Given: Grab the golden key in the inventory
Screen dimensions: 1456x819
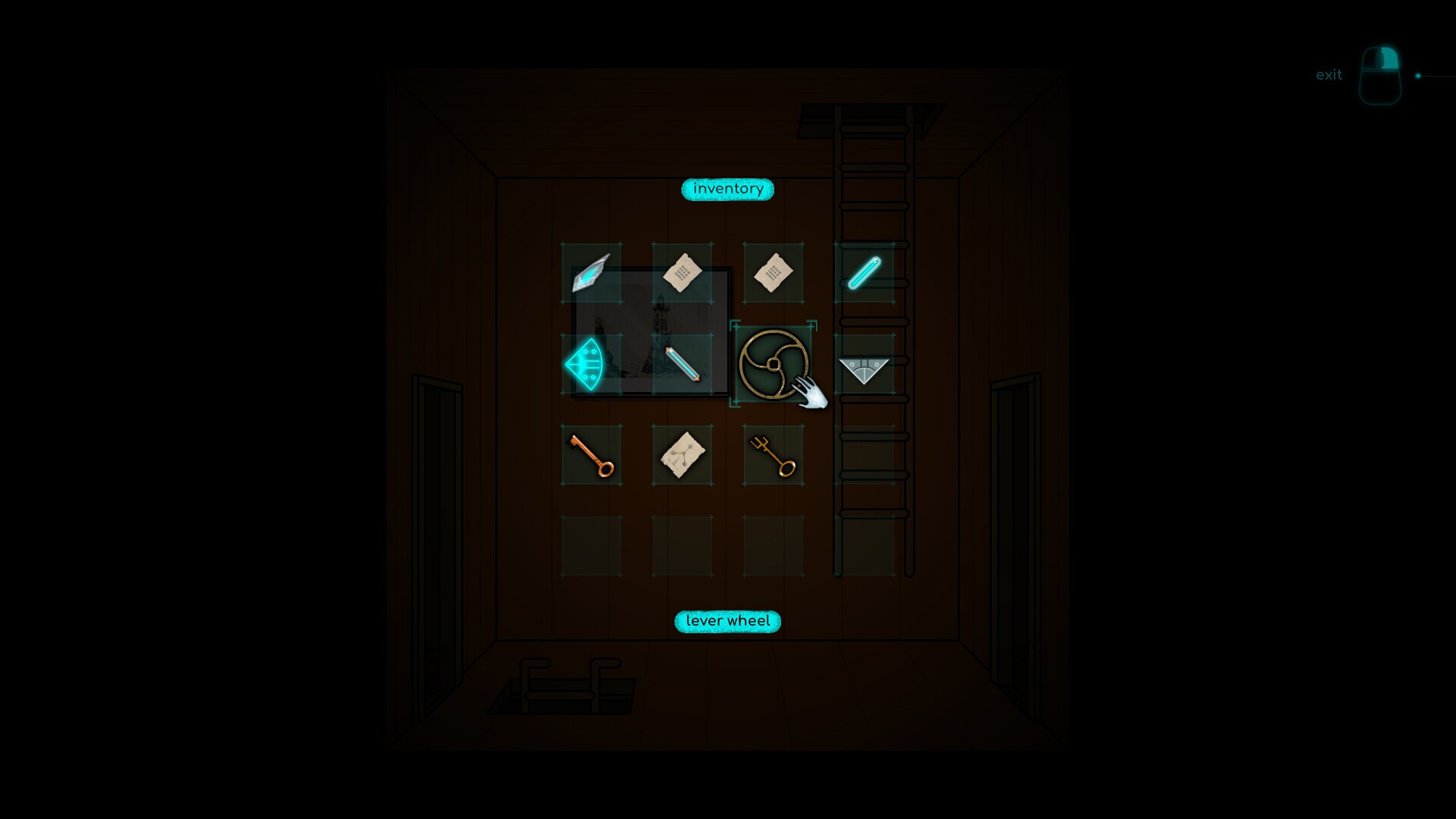Looking at the screenshot, I should coord(773,456).
